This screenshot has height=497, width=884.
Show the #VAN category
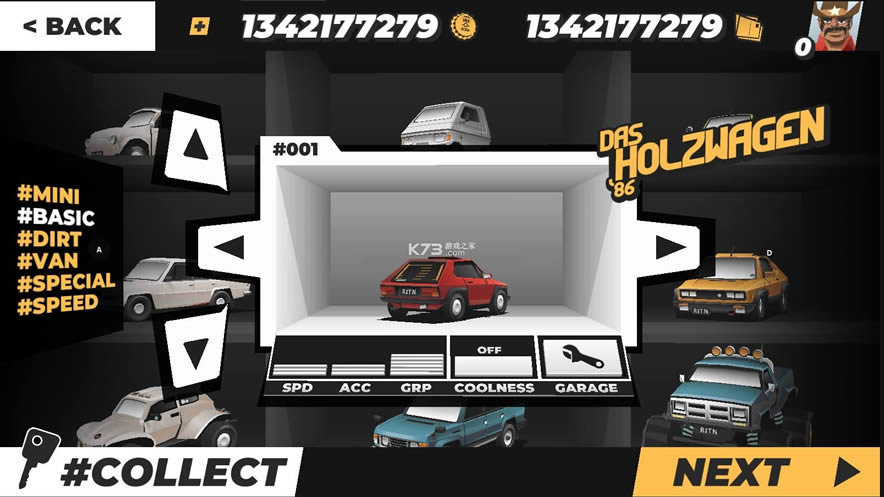click(x=47, y=260)
